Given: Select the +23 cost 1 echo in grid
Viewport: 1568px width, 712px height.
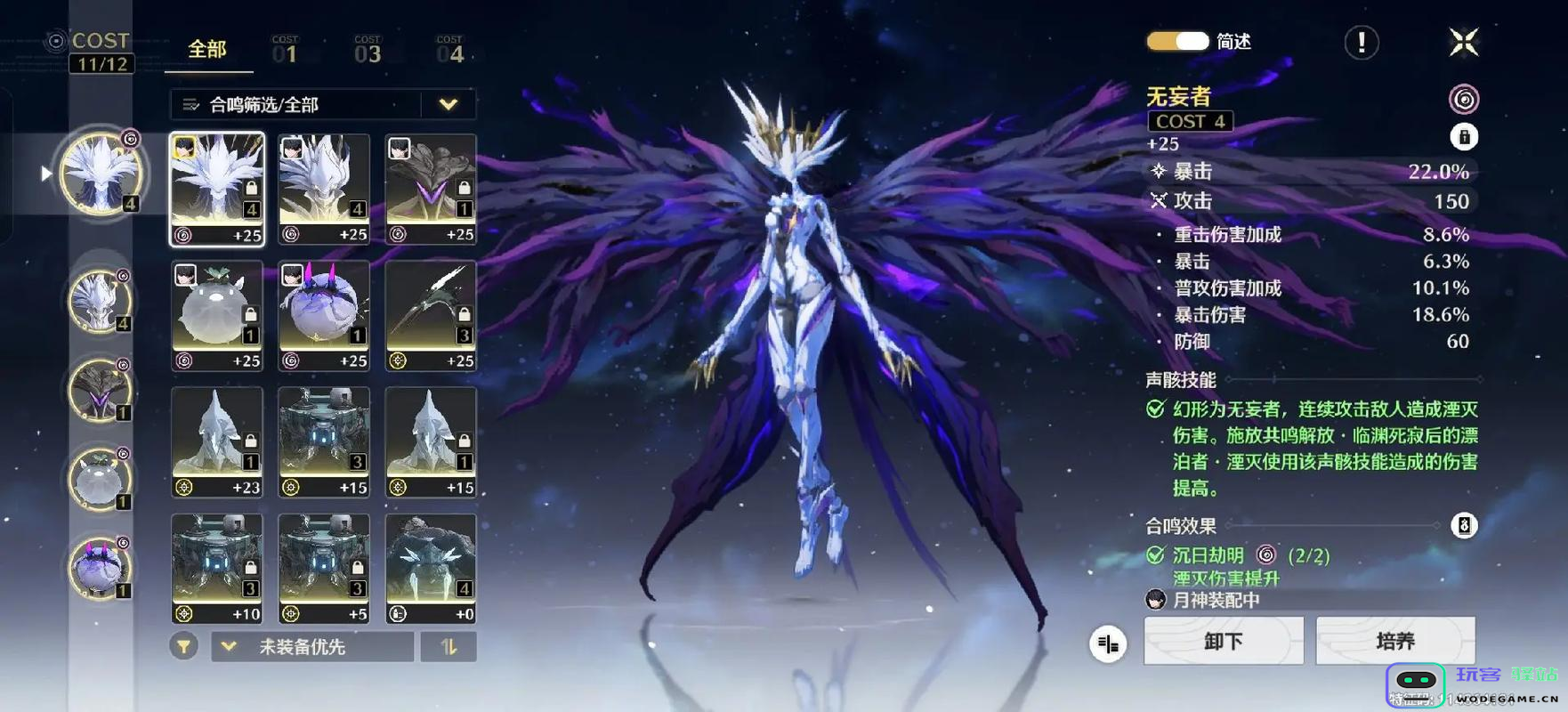Looking at the screenshot, I should (x=217, y=442).
